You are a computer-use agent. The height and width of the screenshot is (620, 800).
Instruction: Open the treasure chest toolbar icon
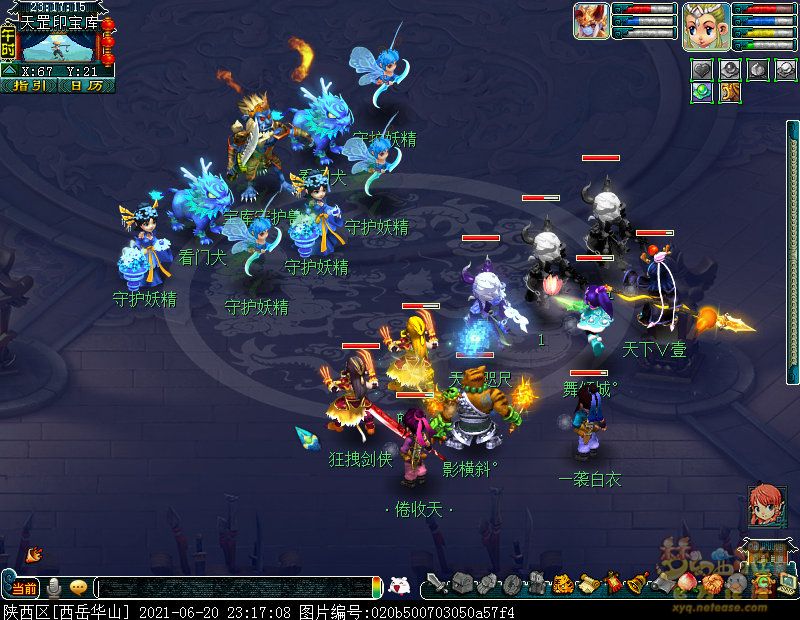[462, 584]
